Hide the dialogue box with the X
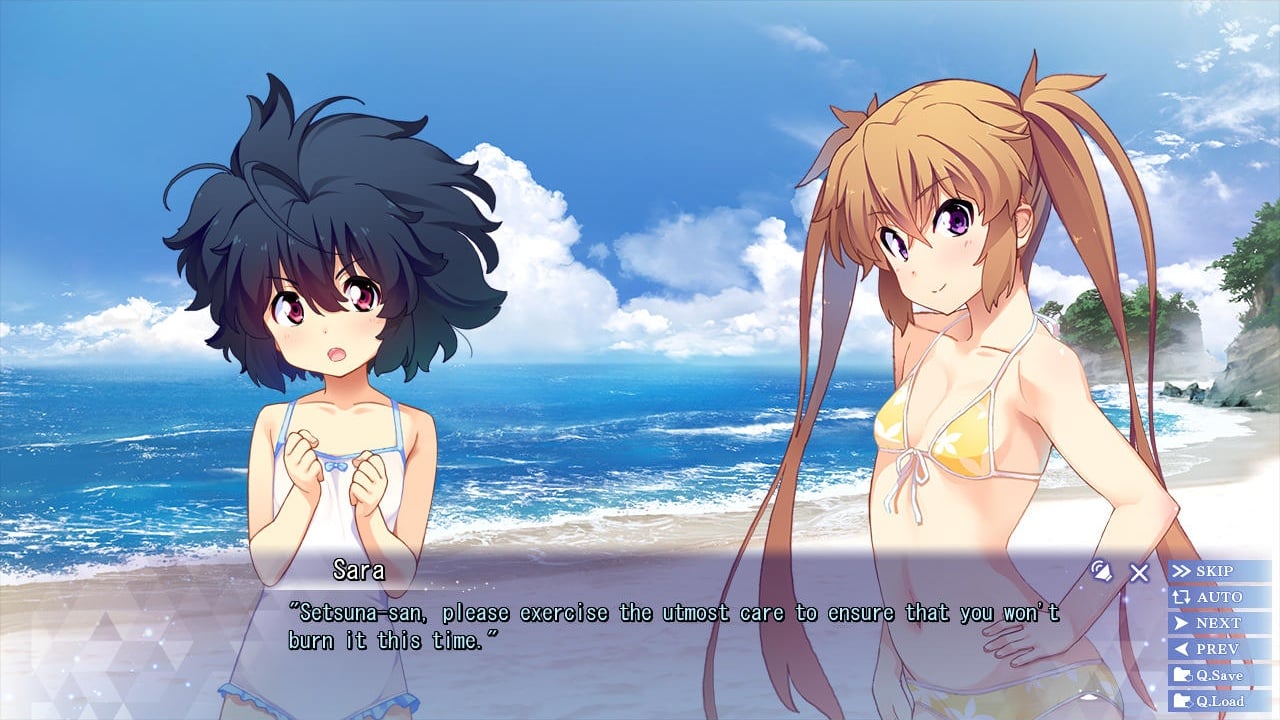The height and width of the screenshot is (720, 1280). click(1139, 573)
